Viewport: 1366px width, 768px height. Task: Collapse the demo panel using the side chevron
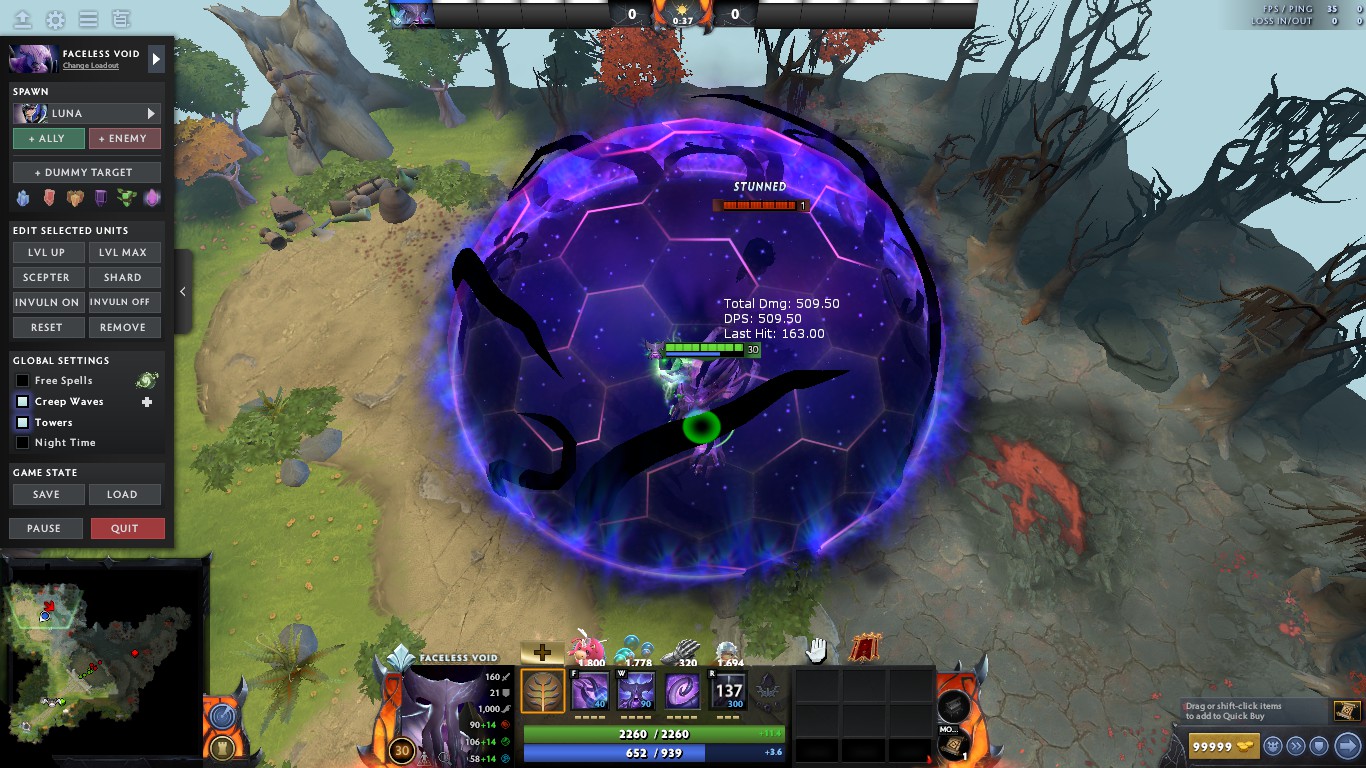[183, 291]
